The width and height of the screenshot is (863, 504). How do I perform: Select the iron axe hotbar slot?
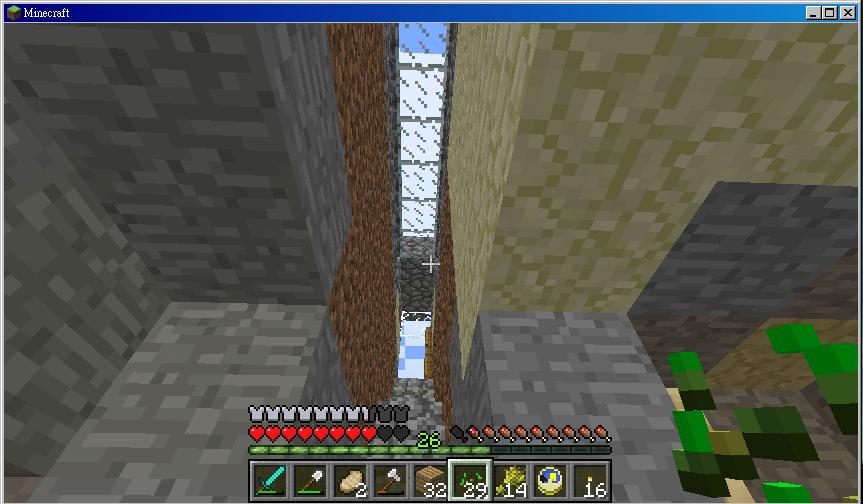pyautogui.click(x=390, y=480)
